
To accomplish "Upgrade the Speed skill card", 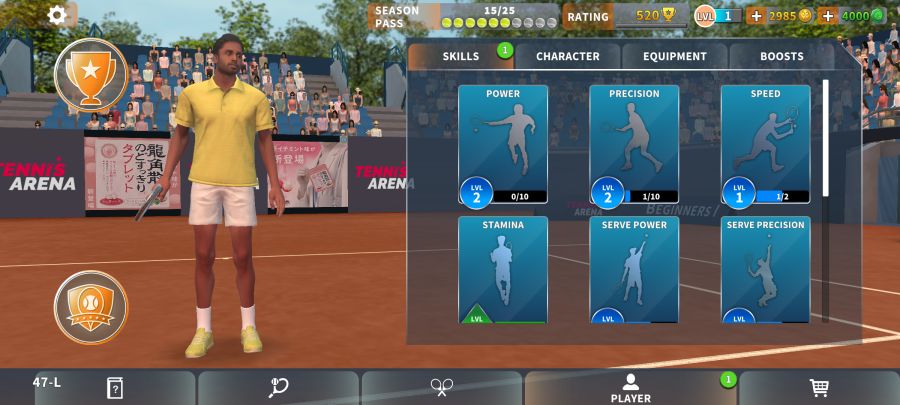I will click(765, 145).
